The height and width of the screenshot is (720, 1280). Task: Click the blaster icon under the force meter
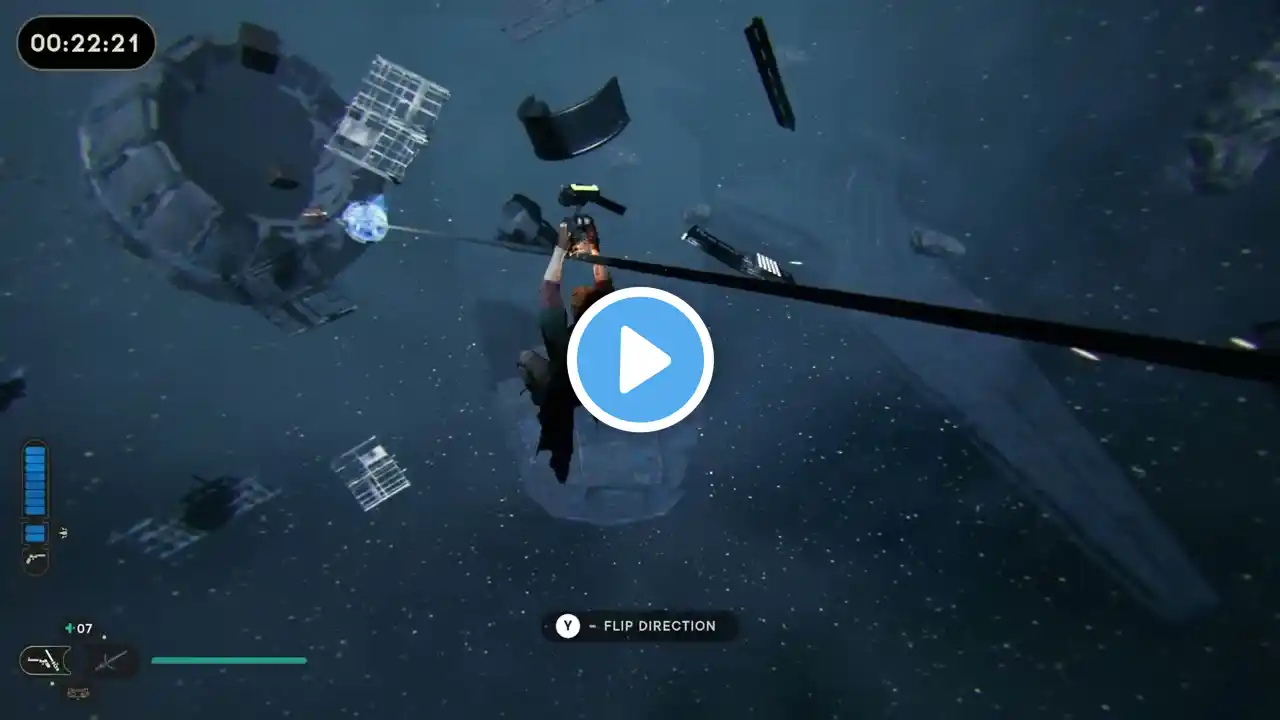35,560
